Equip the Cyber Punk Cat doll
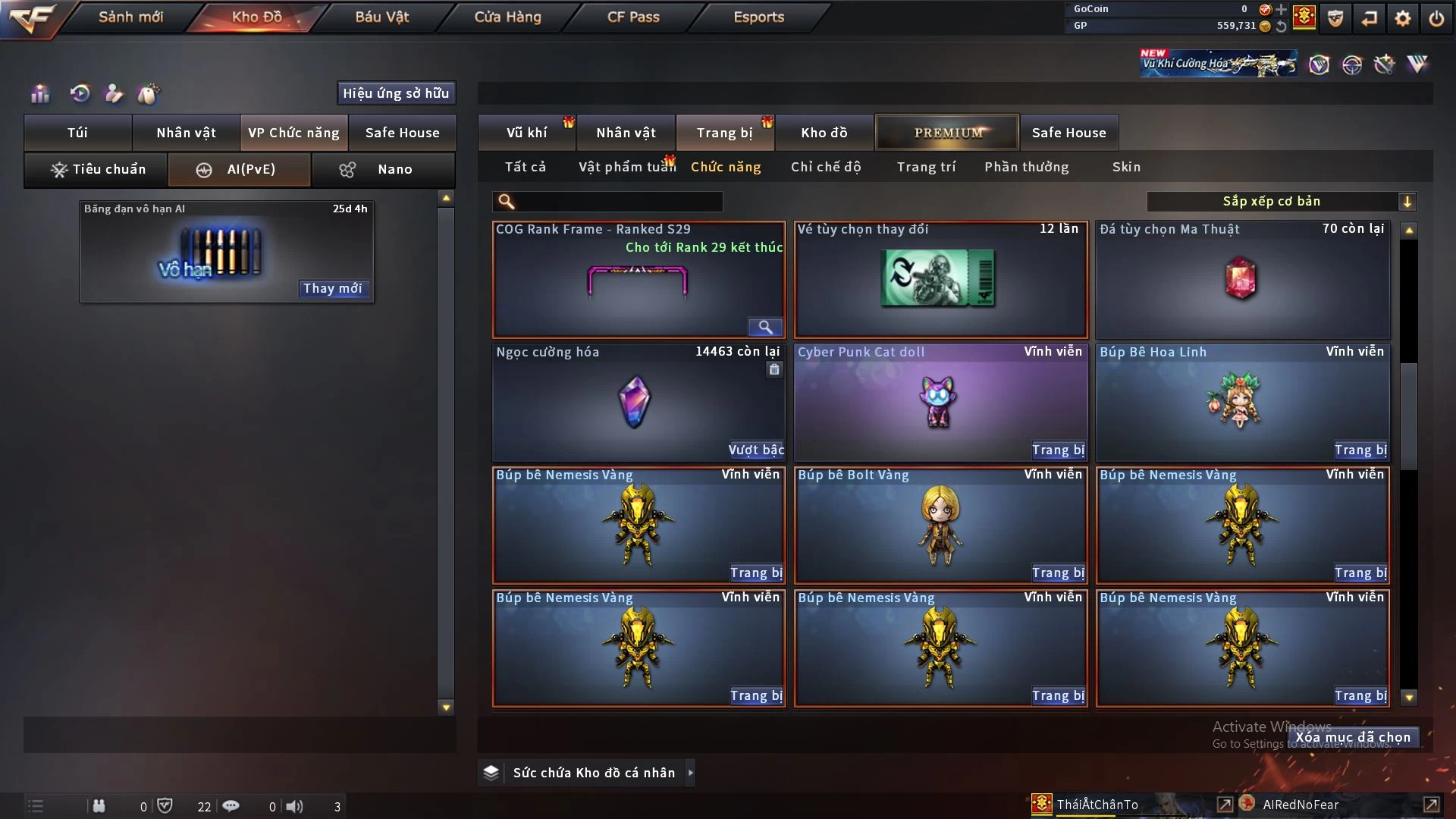 pyautogui.click(x=1058, y=450)
